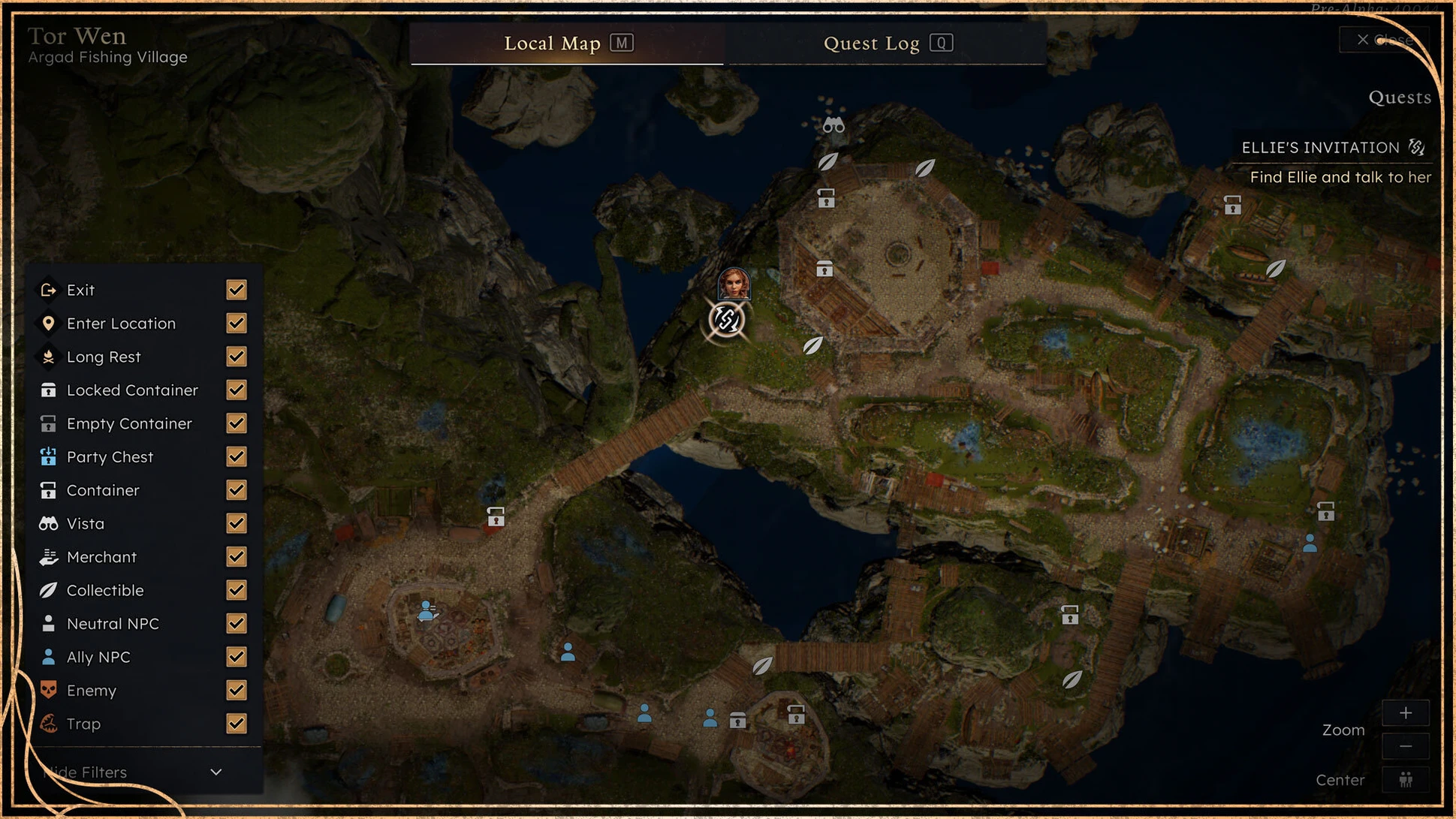
Task: Toggle the Exit filter checkbox
Action: [237, 290]
